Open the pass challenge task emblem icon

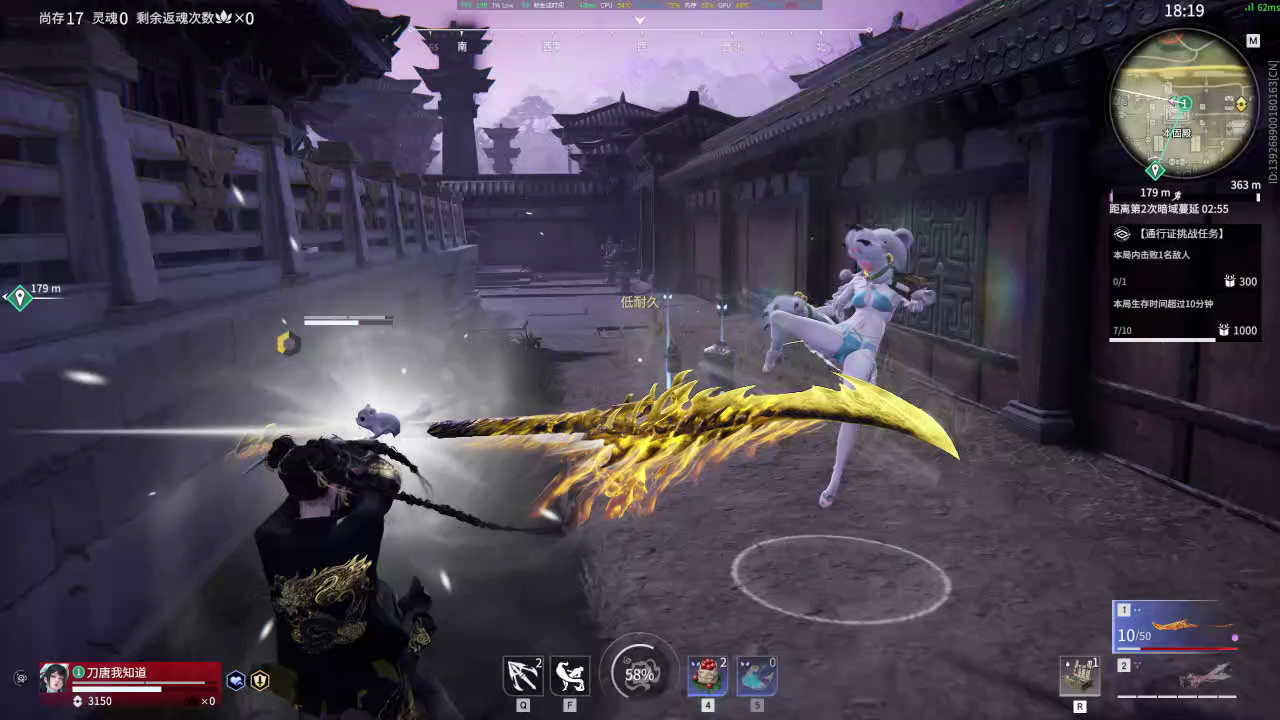click(1124, 233)
